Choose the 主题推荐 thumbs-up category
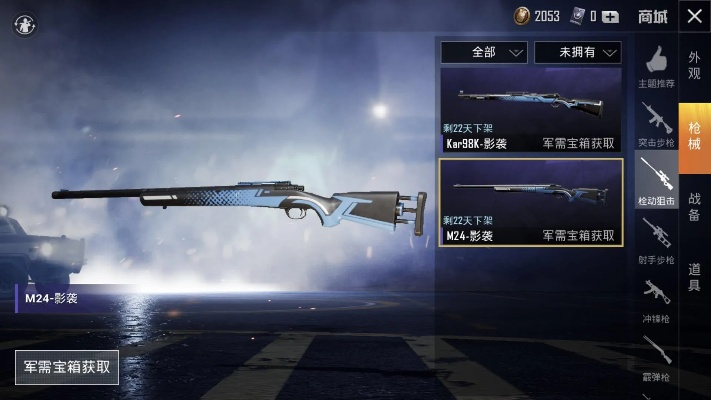Viewport: 711px width, 400px height. [x=656, y=66]
